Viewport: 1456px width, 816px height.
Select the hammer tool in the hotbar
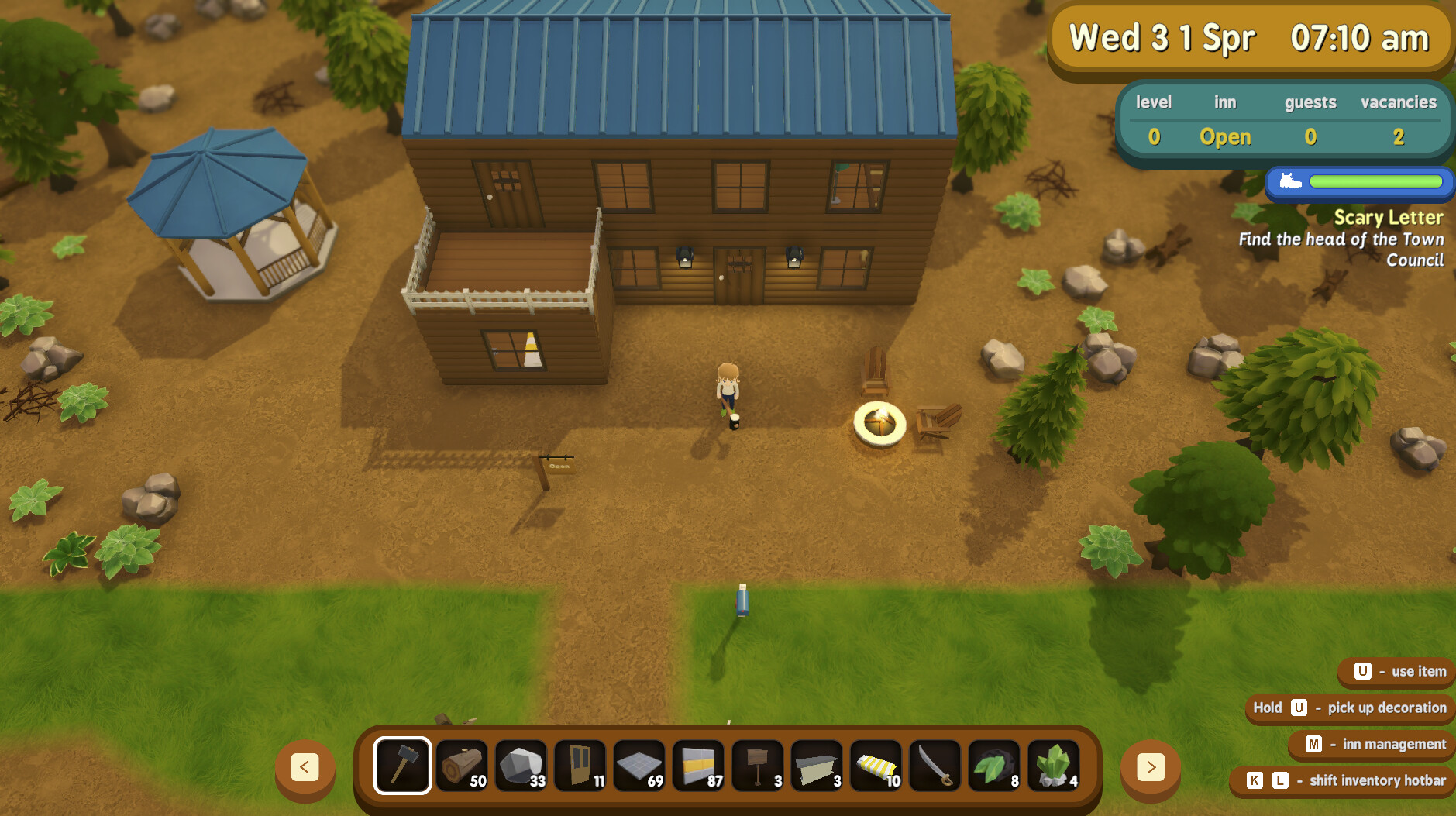coord(401,766)
